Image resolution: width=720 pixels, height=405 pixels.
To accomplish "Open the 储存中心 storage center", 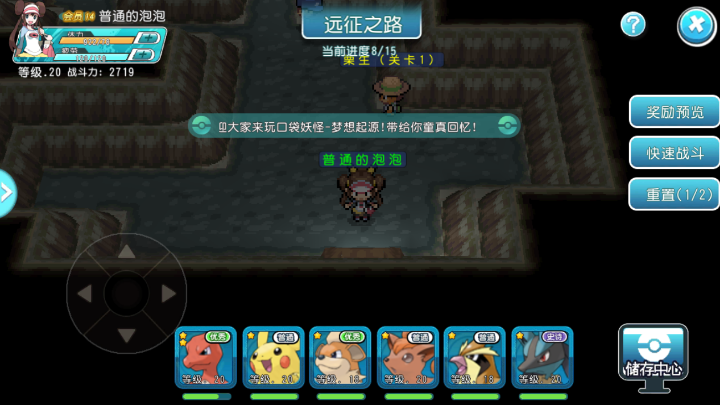I will pos(653,352).
